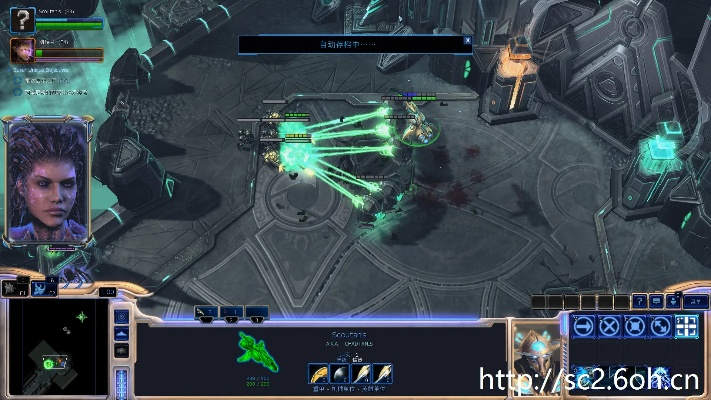Screen dimensions: 711x400
Task: Select the green Scout unit wireframe
Action: pyautogui.click(x=255, y=350)
